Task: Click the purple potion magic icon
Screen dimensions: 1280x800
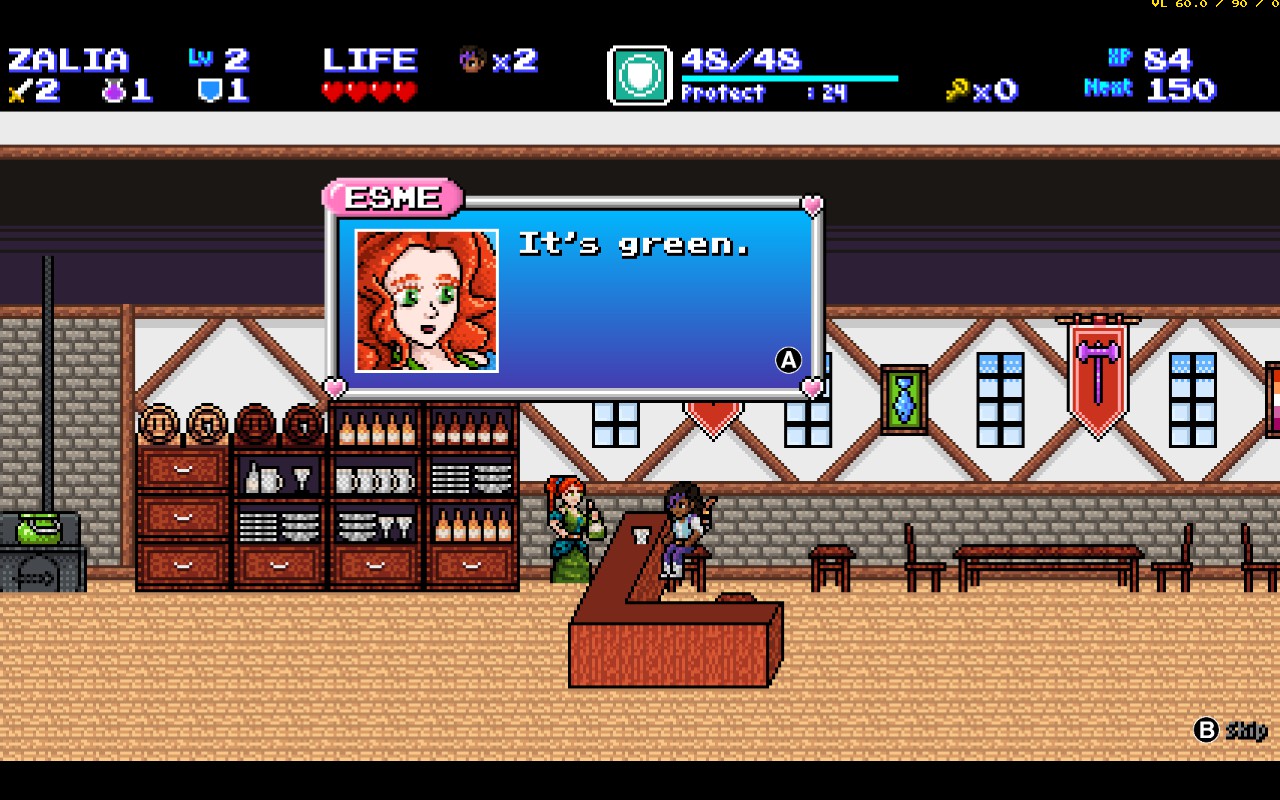Action: point(112,91)
